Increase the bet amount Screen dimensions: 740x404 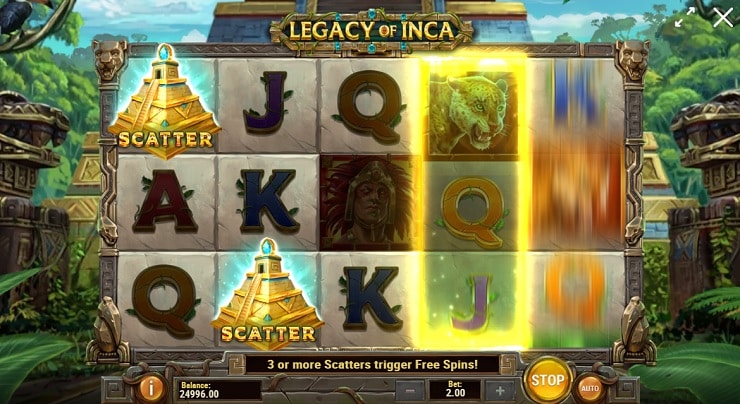(x=500, y=390)
